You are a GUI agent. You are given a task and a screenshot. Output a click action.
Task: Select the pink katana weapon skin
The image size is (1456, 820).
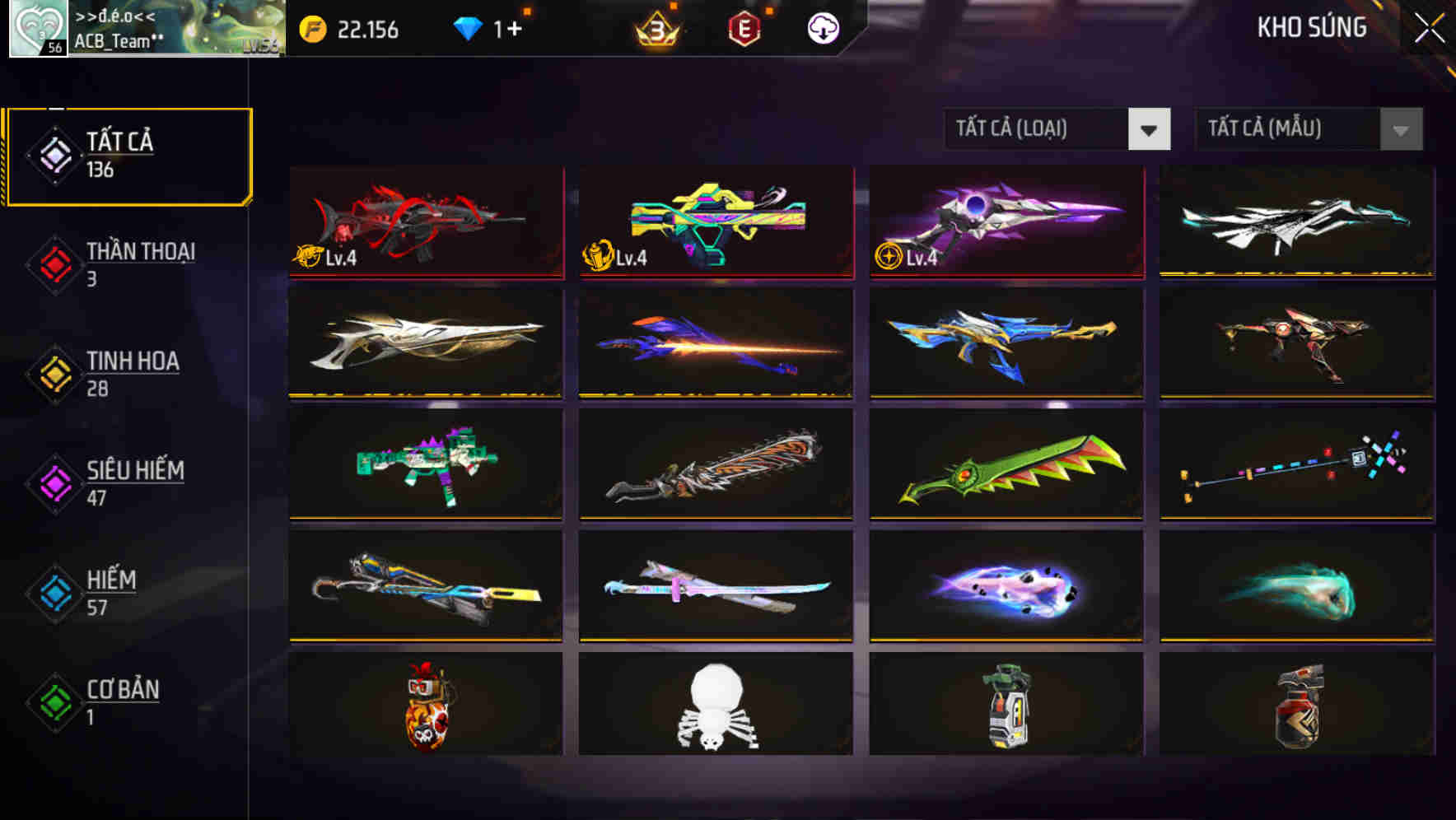coord(715,587)
